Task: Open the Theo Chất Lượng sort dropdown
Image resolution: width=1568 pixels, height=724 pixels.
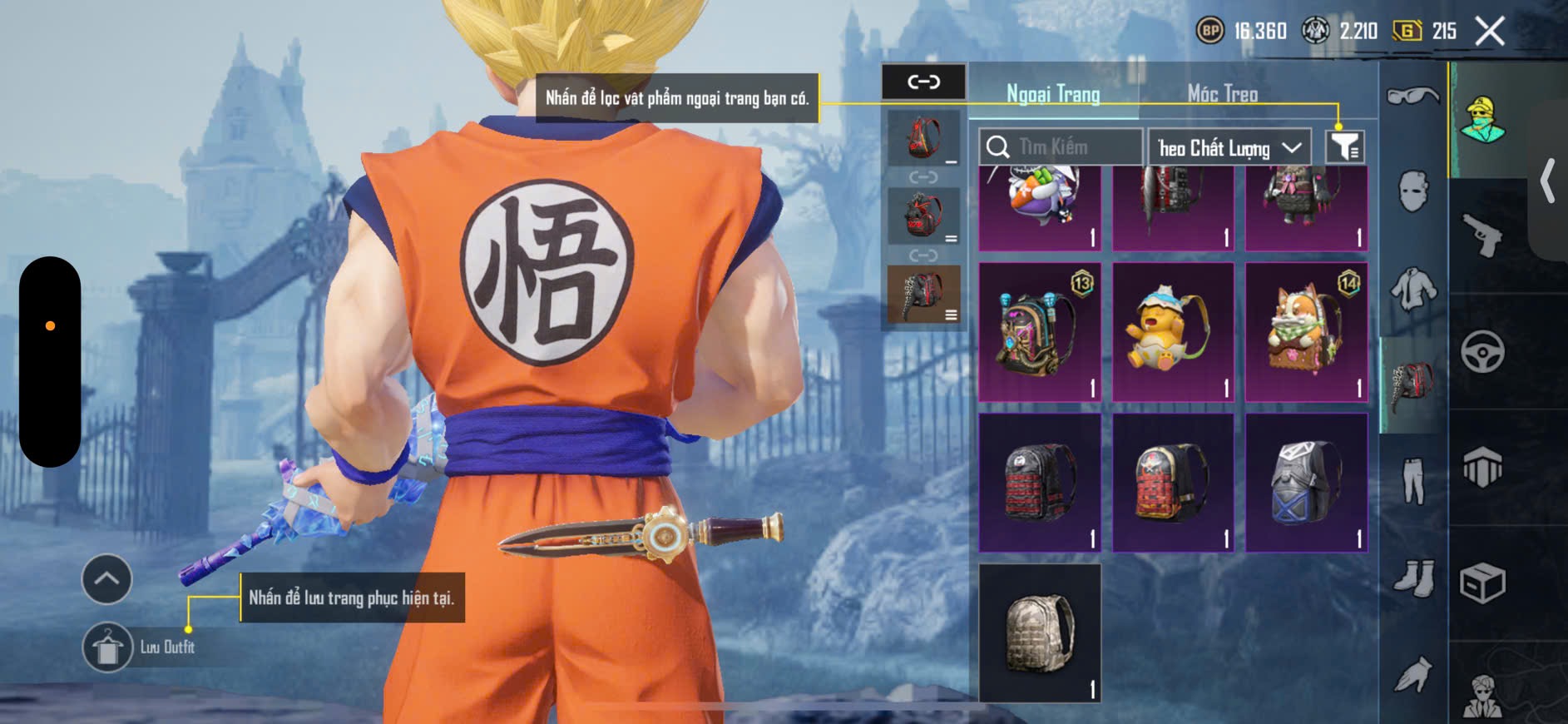Action: click(x=1229, y=148)
